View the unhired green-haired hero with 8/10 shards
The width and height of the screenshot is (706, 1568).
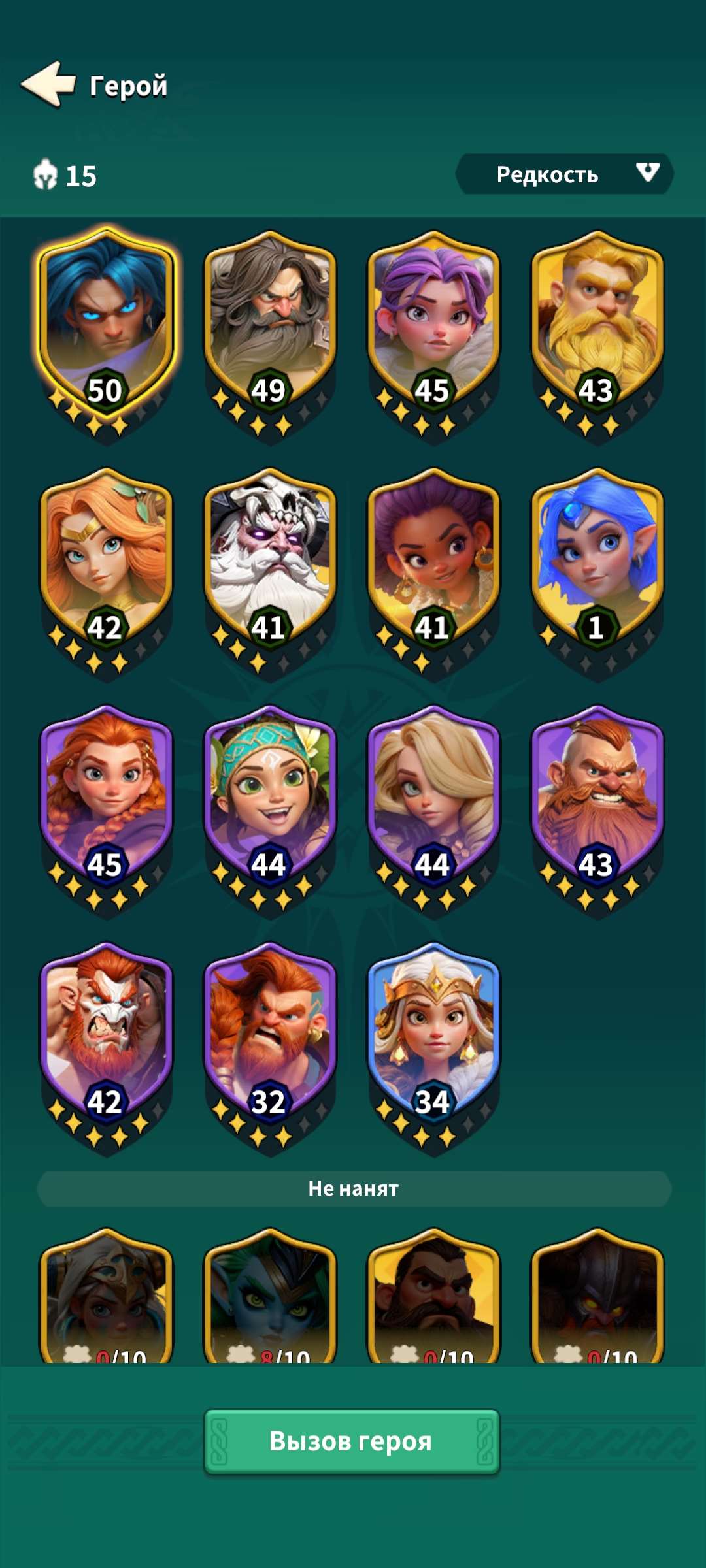point(270,1297)
